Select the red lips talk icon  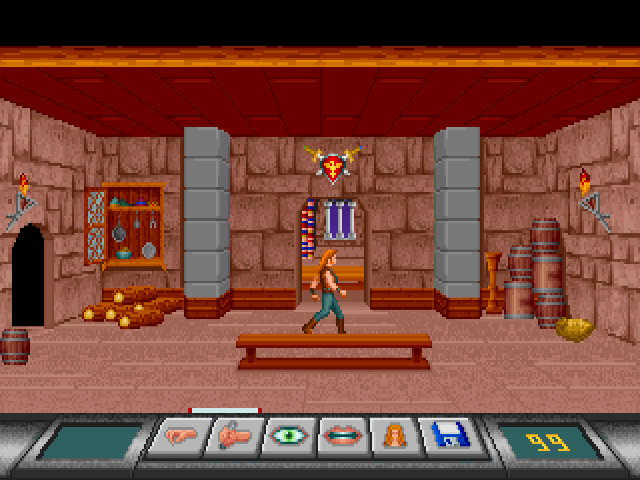[343, 438]
